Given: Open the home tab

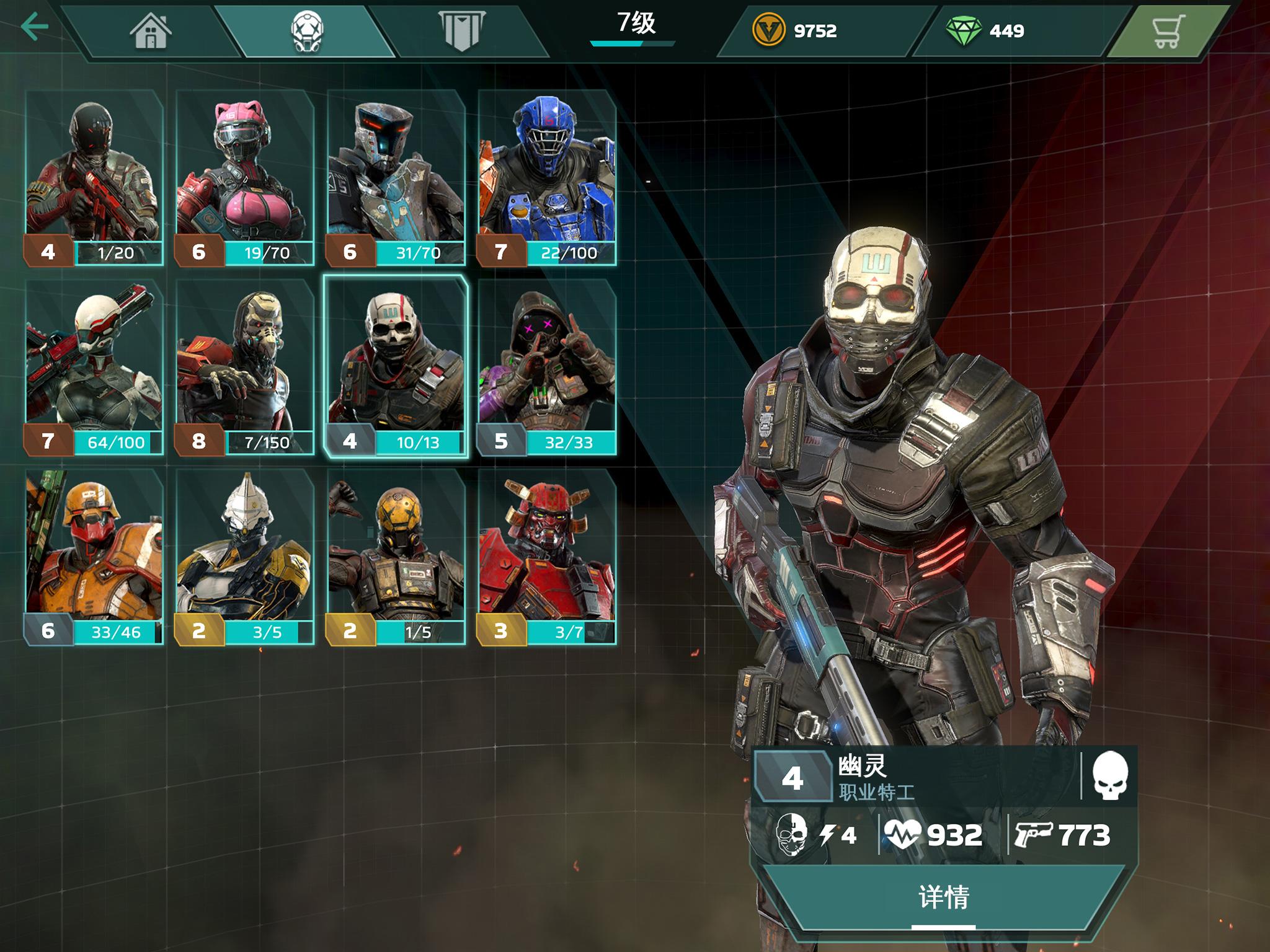Looking at the screenshot, I should pos(151,30).
